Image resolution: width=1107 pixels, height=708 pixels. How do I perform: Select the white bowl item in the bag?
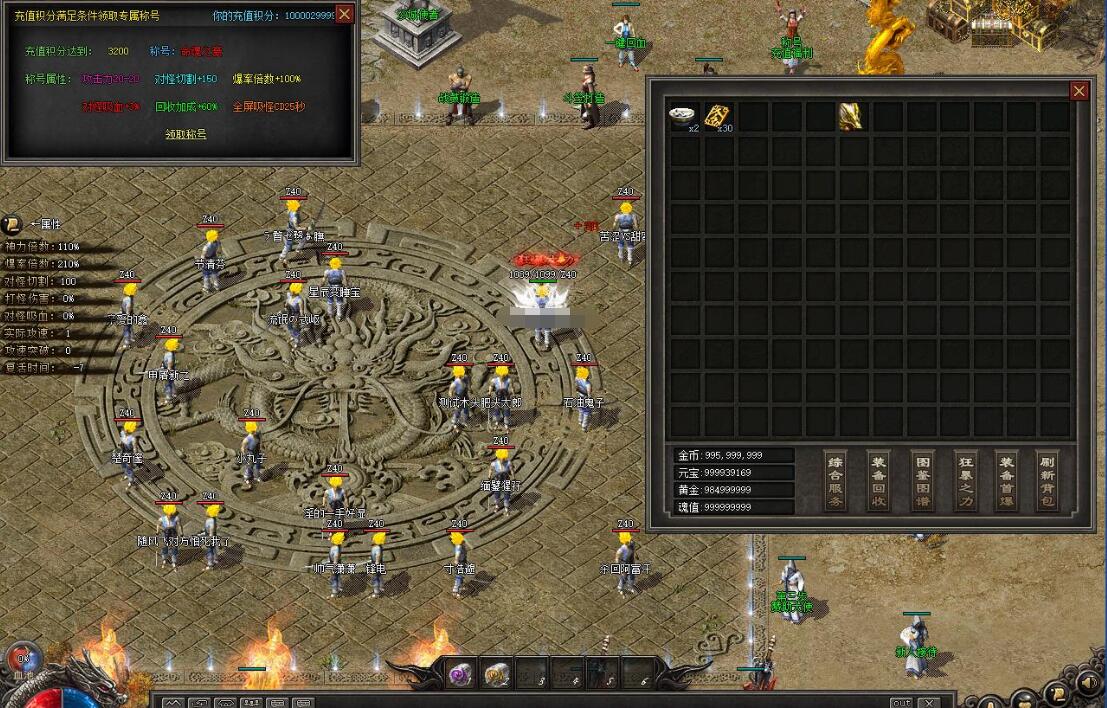[x=685, y=116]
